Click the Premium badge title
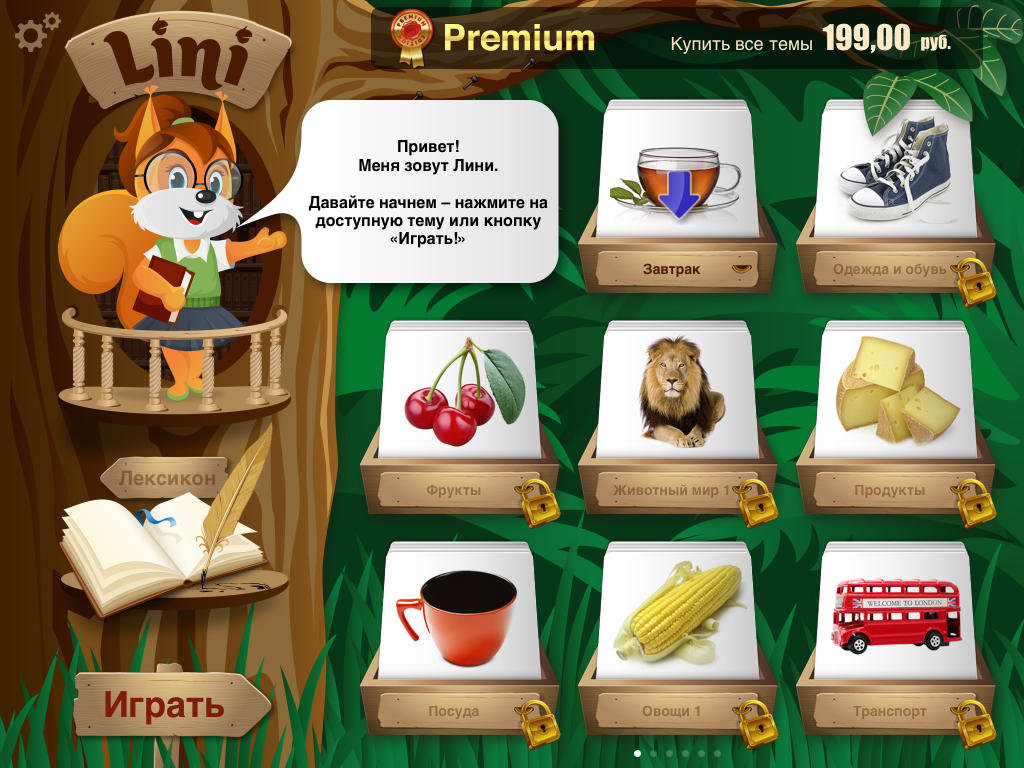Screen dimensions: 1024x768 tap(518, 39)
